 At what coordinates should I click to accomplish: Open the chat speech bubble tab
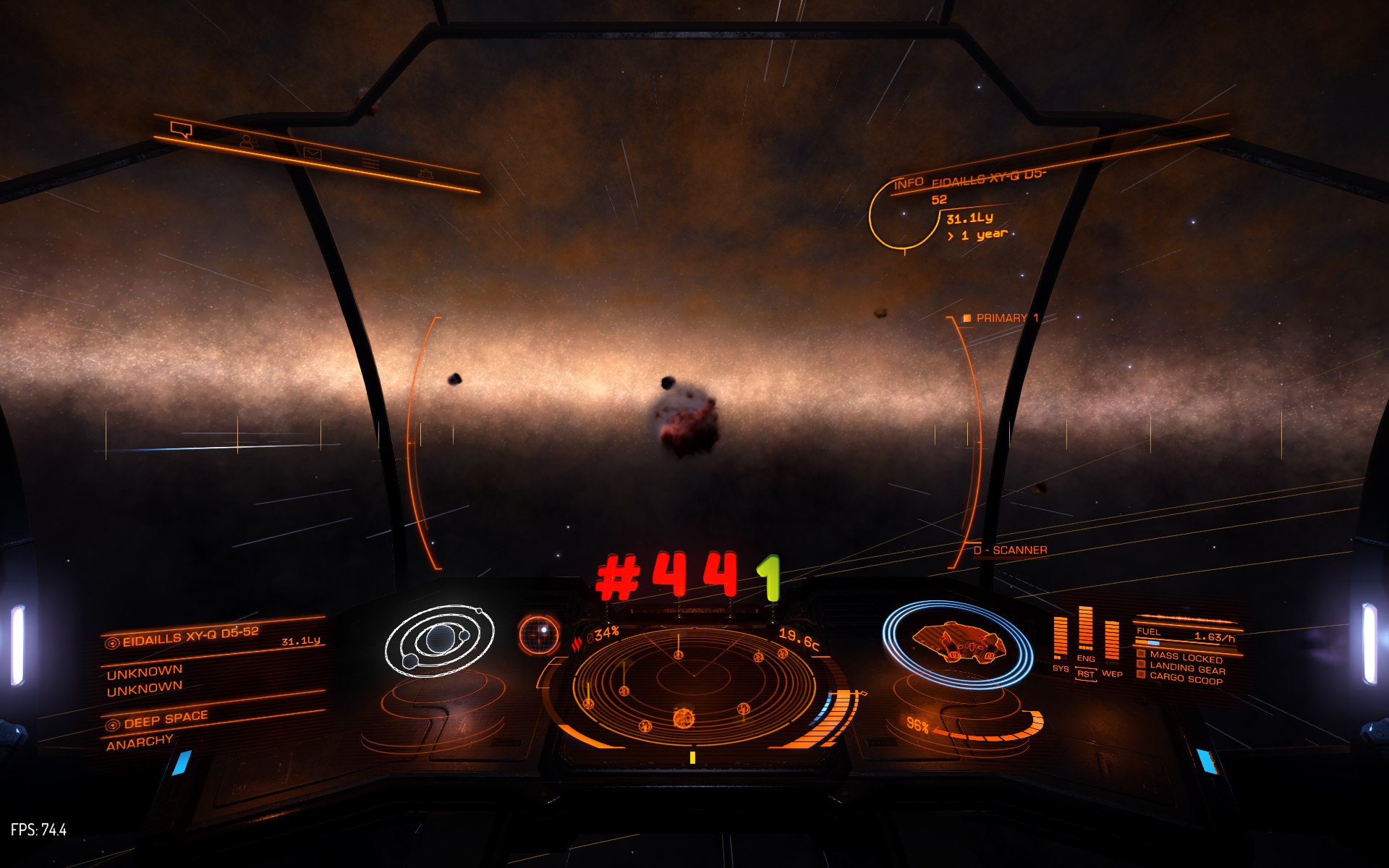[181, 130]
